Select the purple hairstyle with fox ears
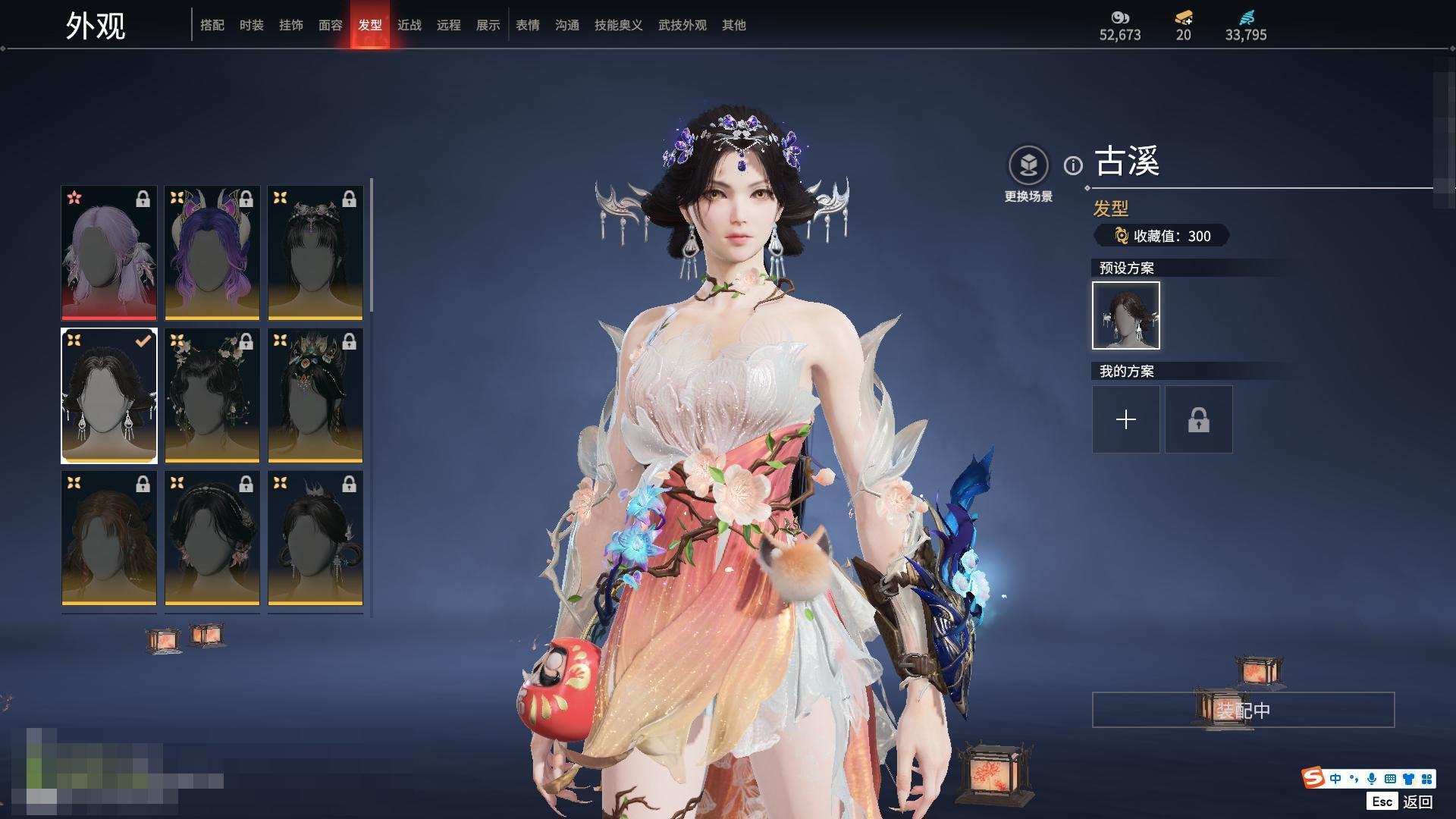 (212, 253)
